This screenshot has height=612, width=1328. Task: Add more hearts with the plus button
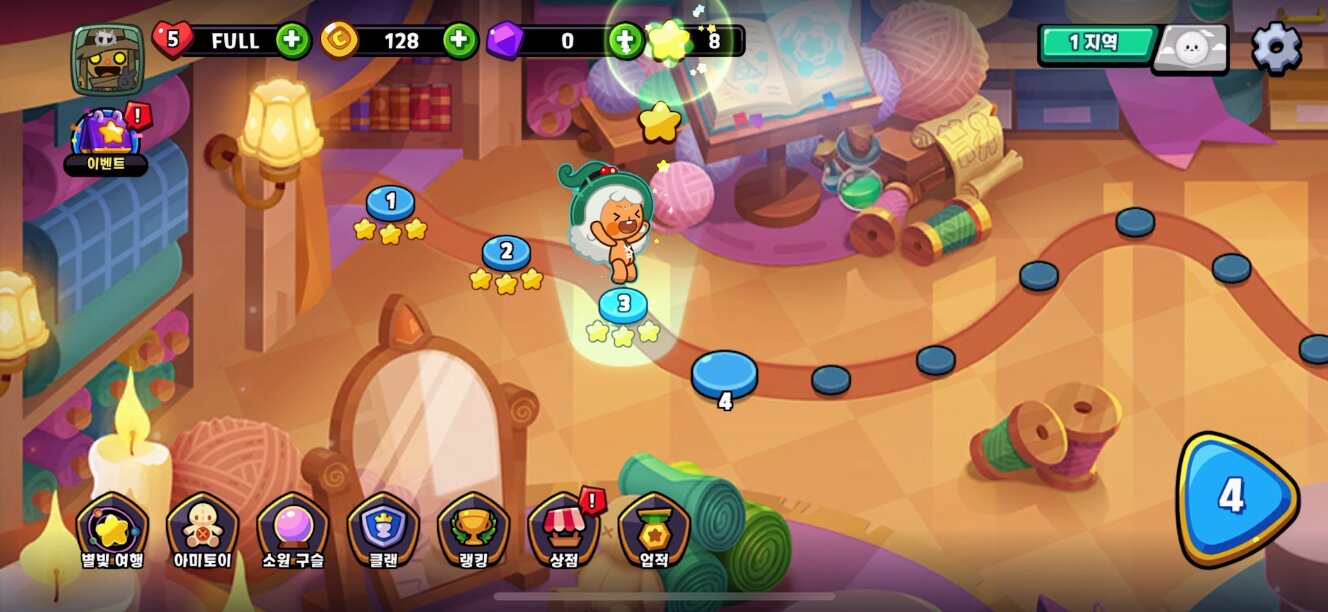tap(293, 41)
